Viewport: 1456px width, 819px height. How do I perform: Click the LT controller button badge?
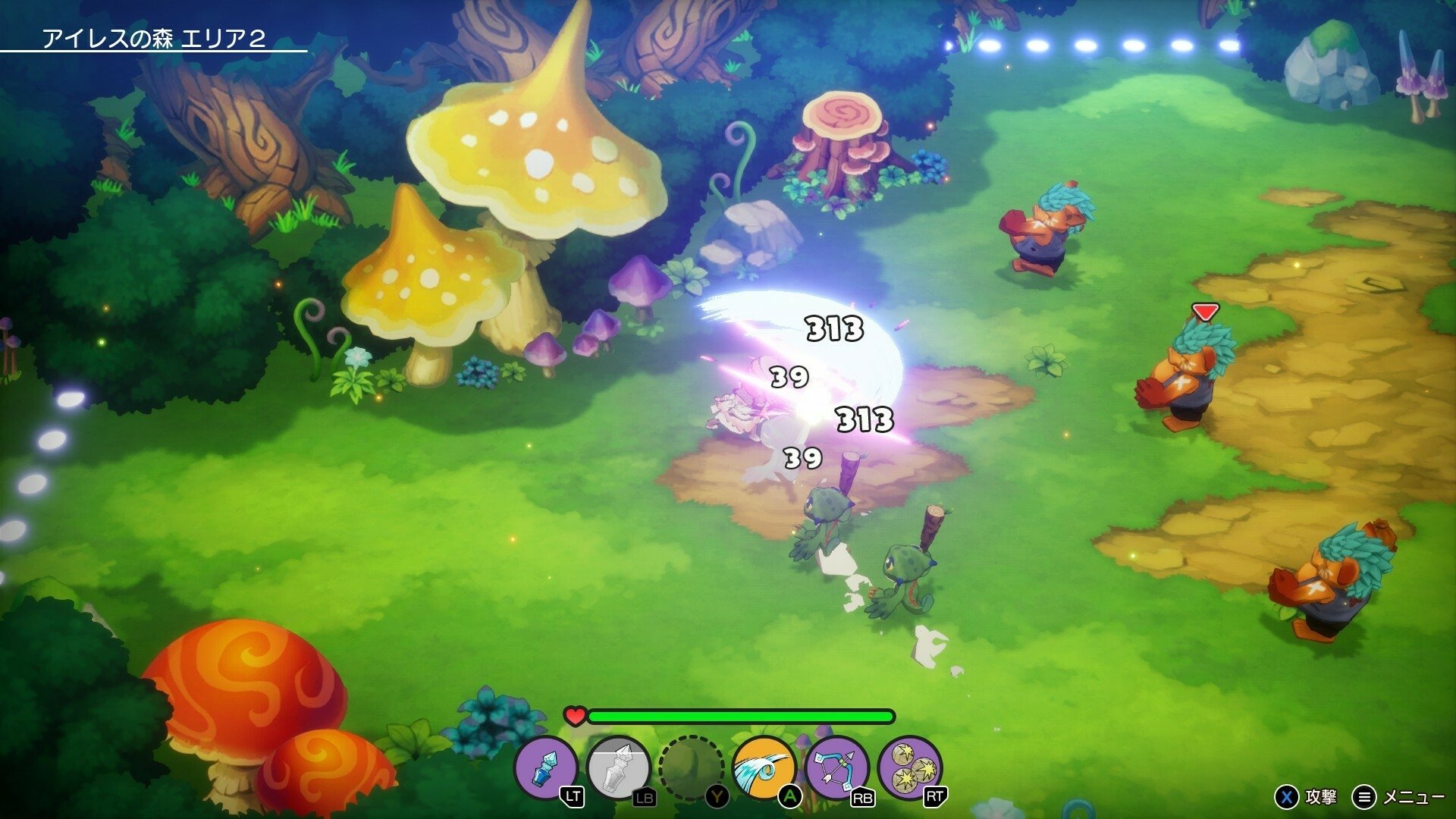pos(574,794)
